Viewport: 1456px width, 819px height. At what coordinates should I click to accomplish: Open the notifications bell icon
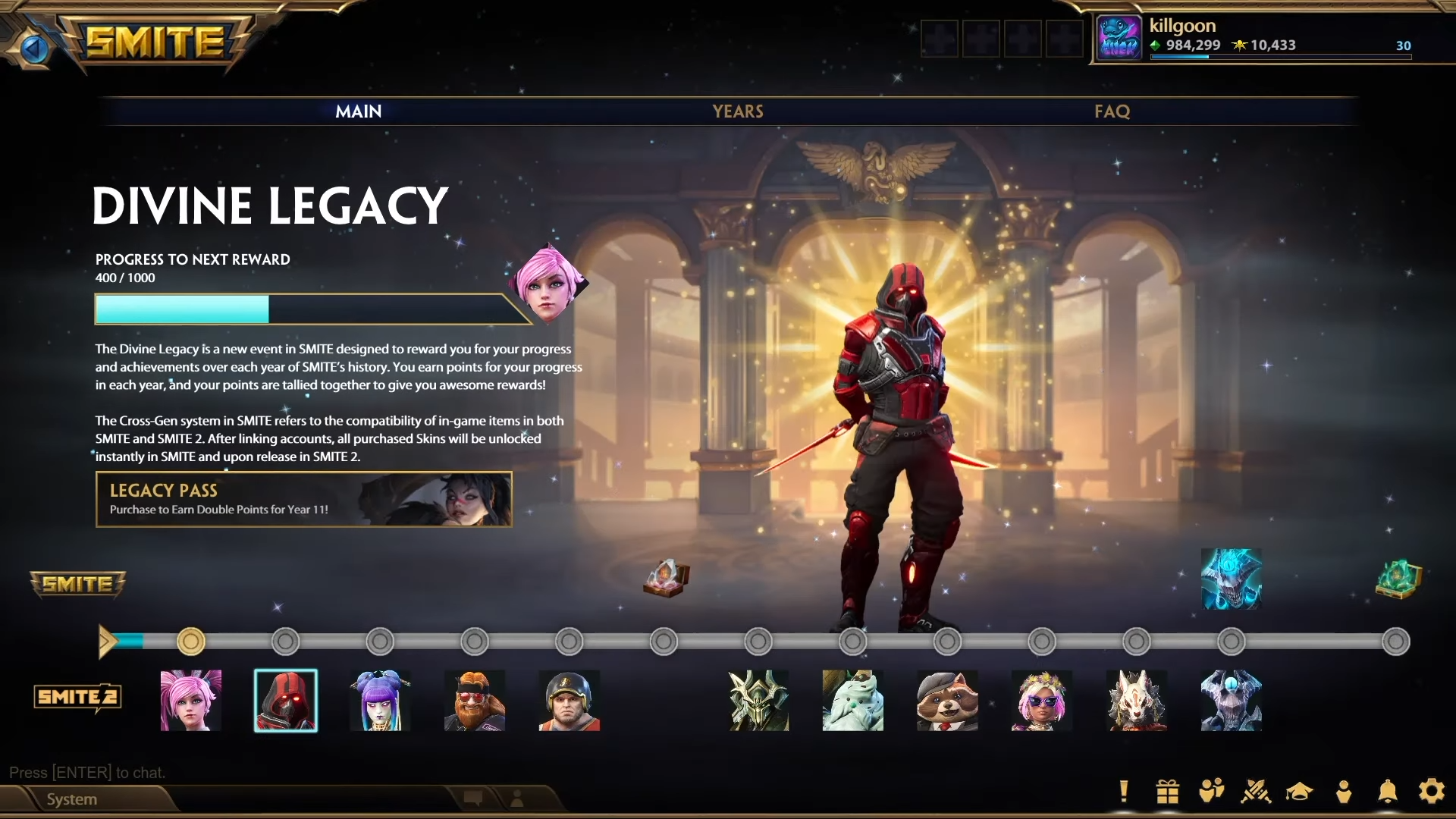click(x=1387, y=791)
